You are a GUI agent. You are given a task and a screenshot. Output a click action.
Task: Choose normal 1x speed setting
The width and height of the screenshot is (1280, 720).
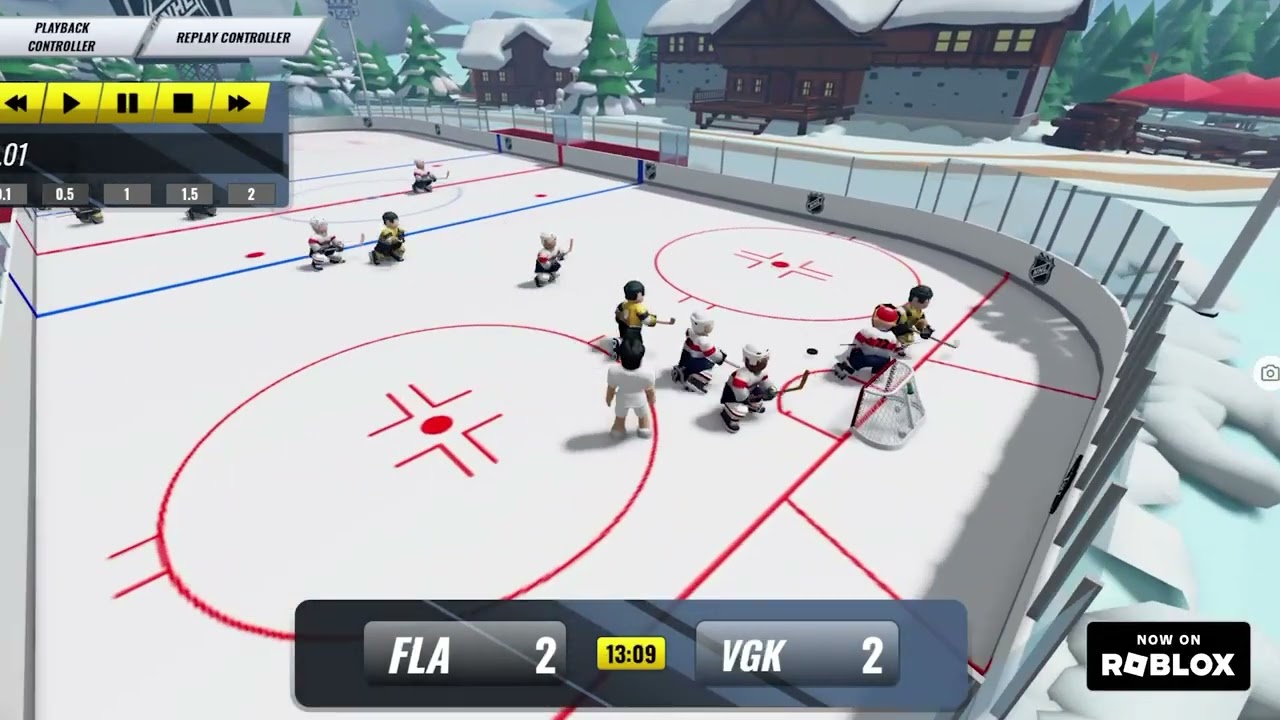[x=126, y=194]
